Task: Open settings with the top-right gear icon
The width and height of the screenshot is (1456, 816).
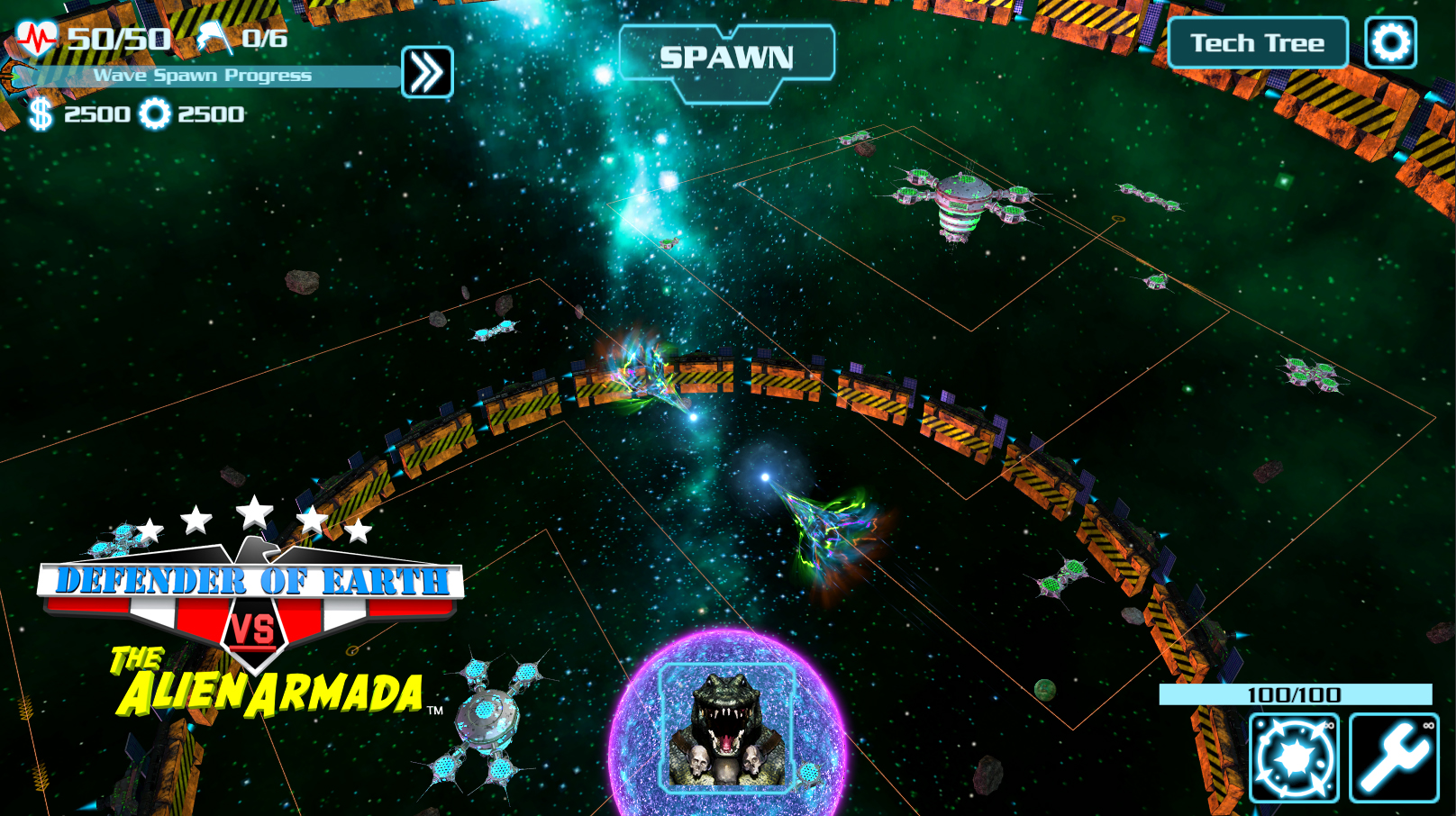Action: coord(1390,41)
